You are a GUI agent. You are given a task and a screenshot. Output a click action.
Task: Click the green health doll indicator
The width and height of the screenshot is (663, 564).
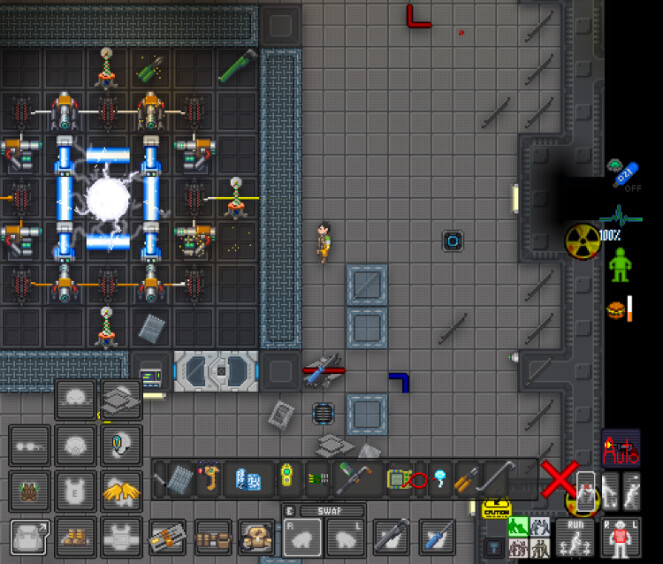(x=620, y=264)
